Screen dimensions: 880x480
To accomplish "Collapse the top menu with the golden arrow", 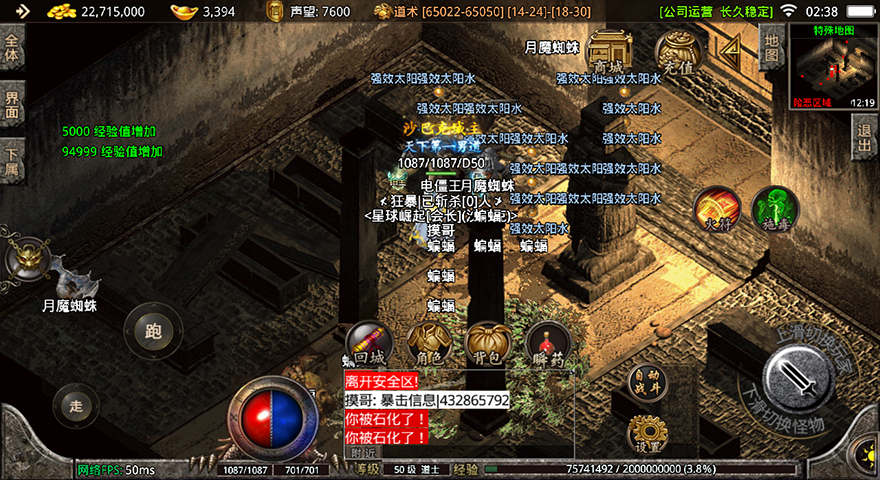I will [x=731, y=47].
